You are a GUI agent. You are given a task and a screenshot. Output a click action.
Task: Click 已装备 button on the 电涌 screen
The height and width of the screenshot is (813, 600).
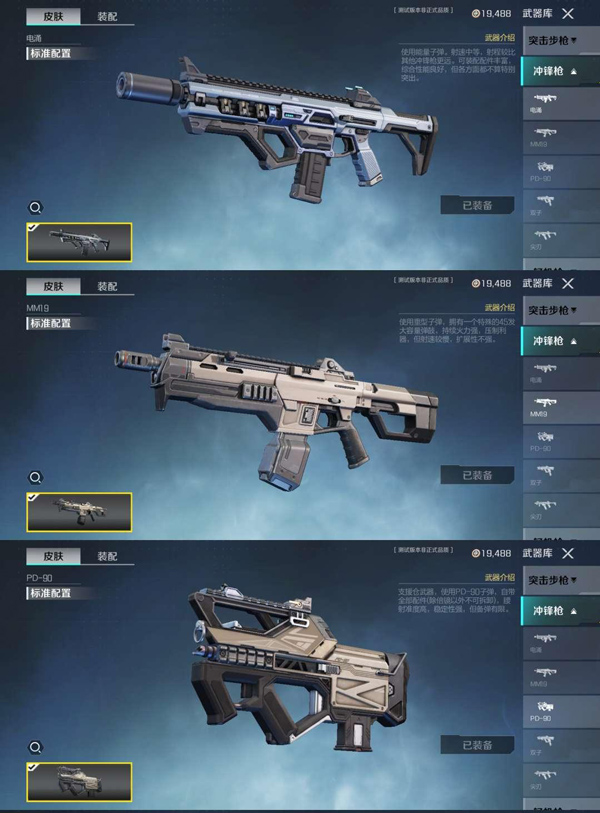coord(477,205)
